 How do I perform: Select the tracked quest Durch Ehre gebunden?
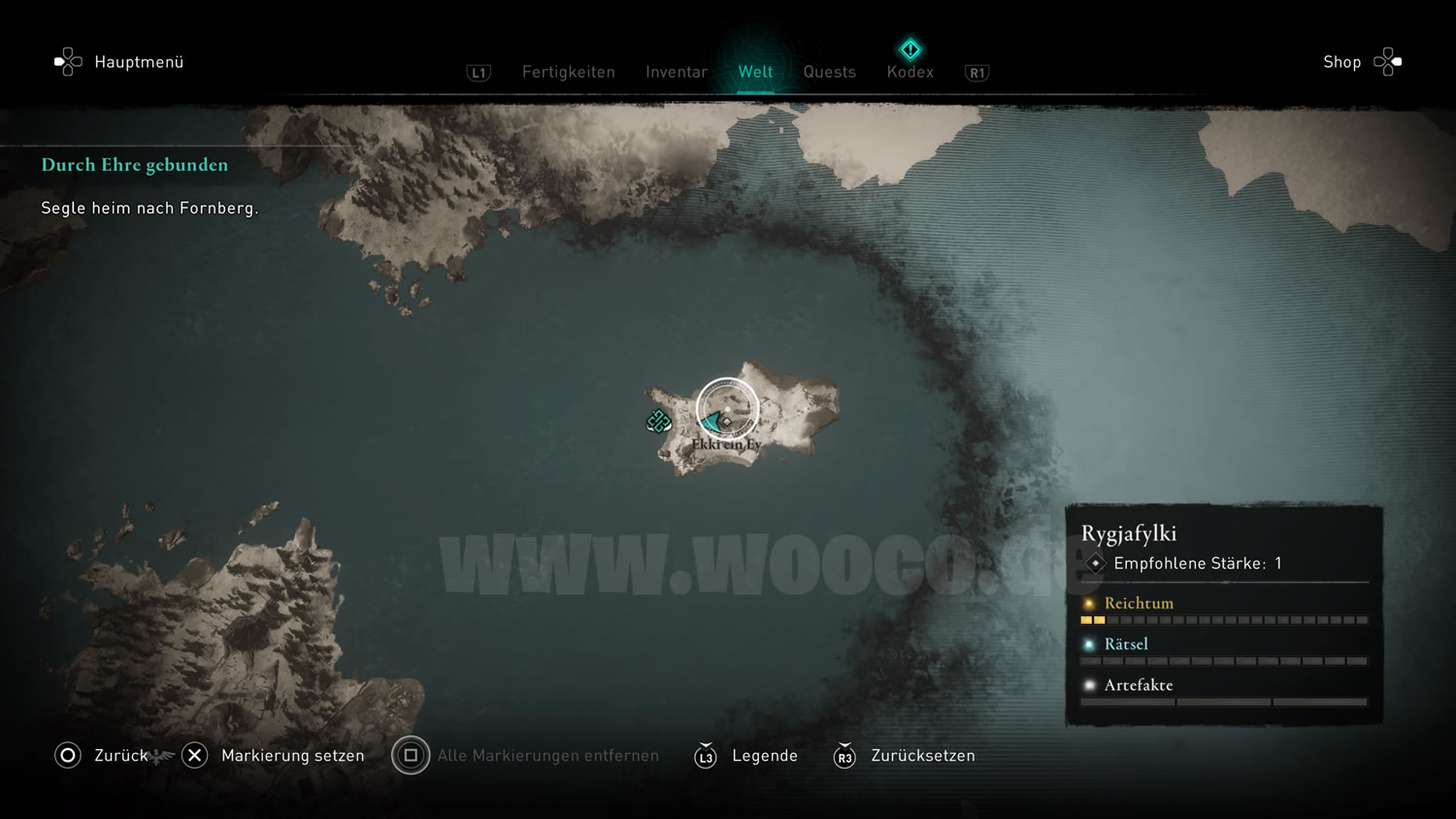(135, 165)
